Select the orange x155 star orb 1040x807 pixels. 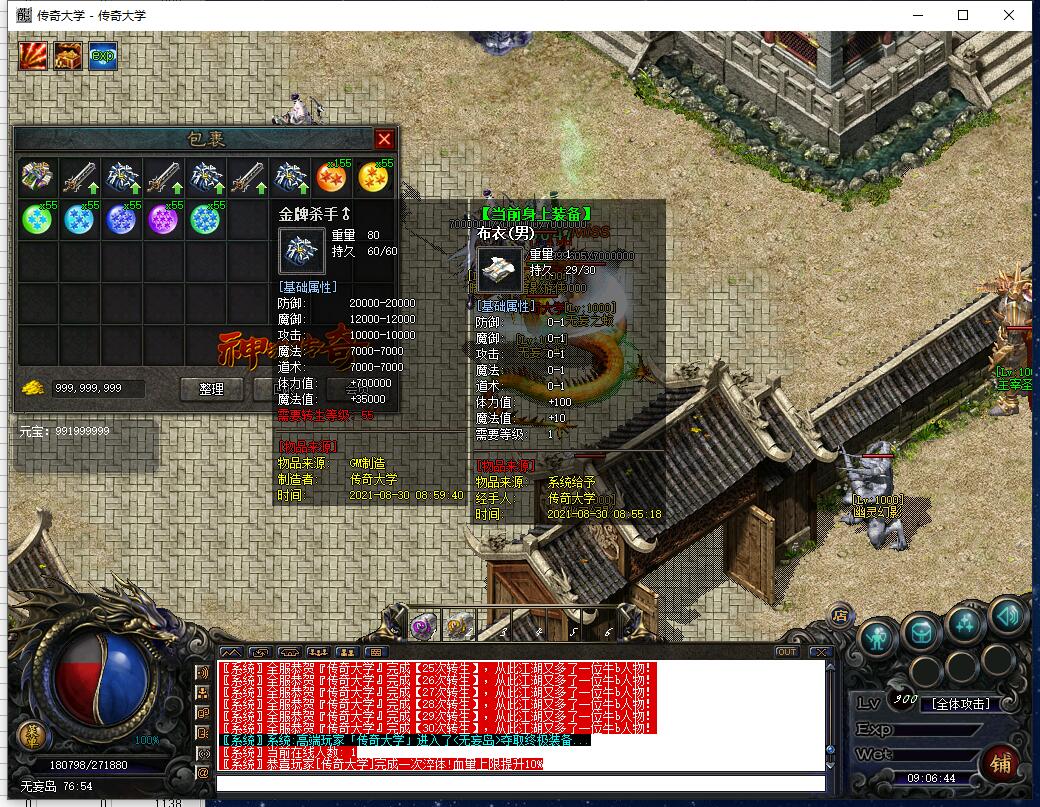(x=332, y=178)
